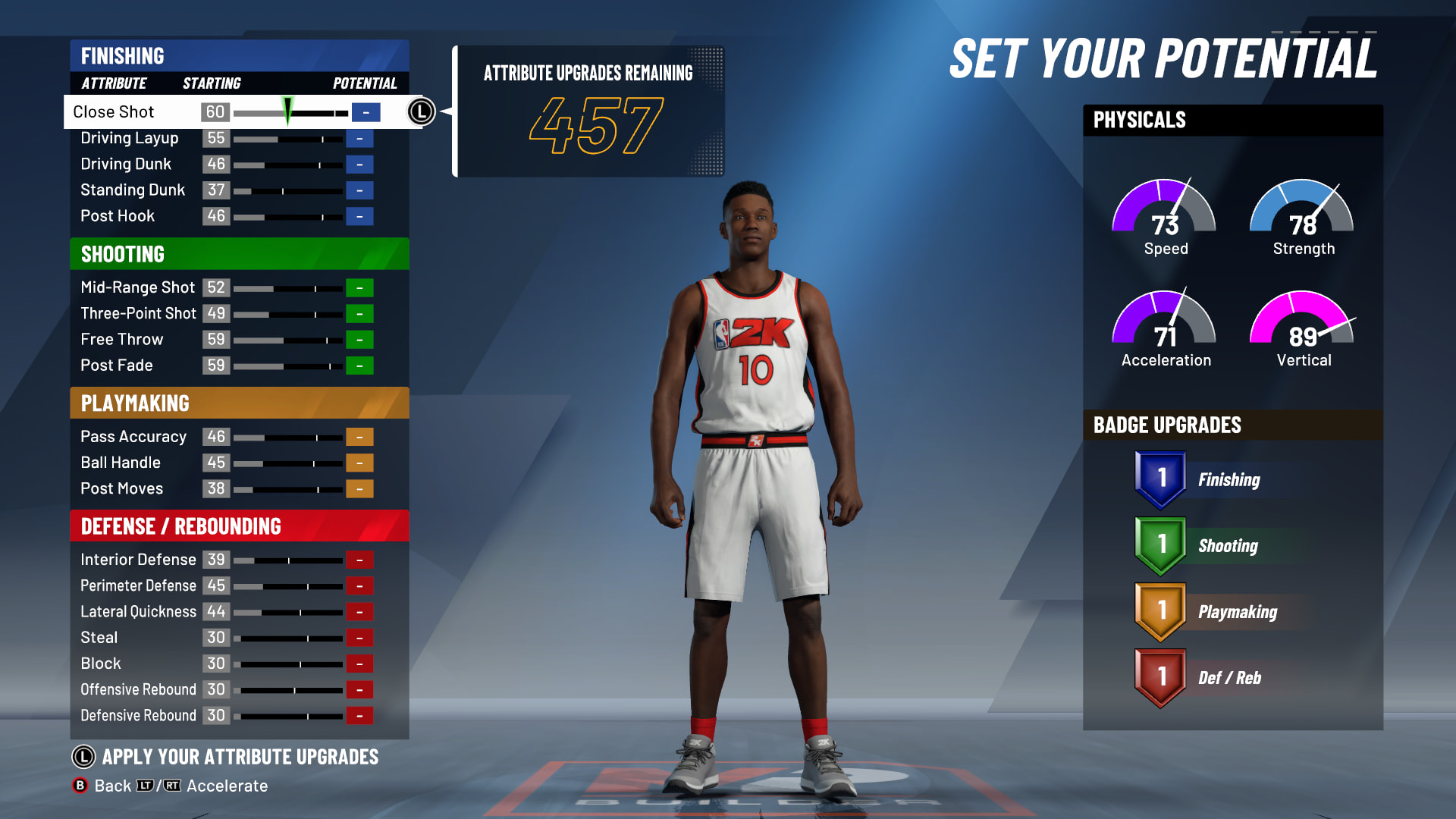Choose the Pass Accuracy attribute
The height and width of the screenshot is (819, 1456).
click(133, 437)
